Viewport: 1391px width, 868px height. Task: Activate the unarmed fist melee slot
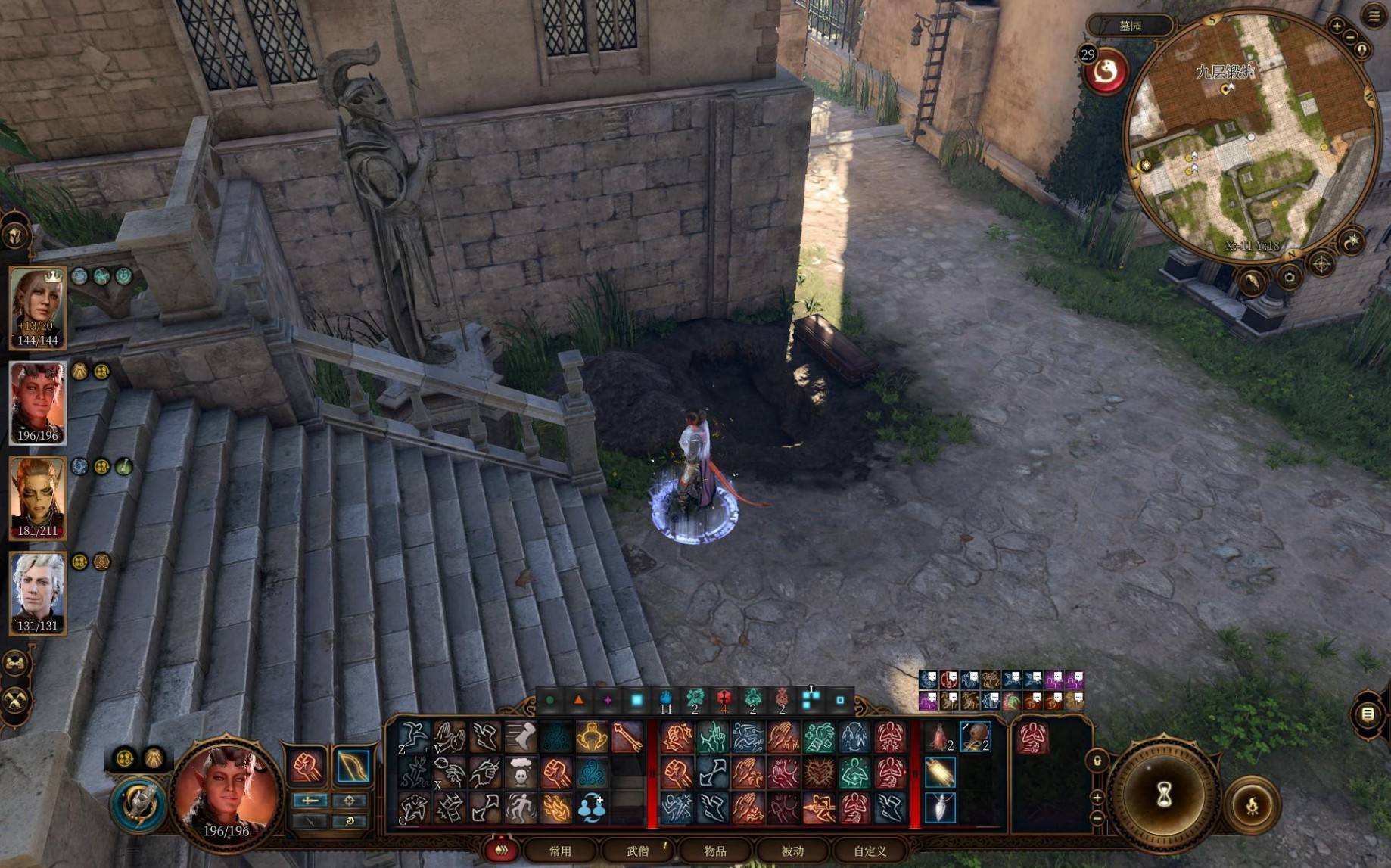tap(307, 766)
